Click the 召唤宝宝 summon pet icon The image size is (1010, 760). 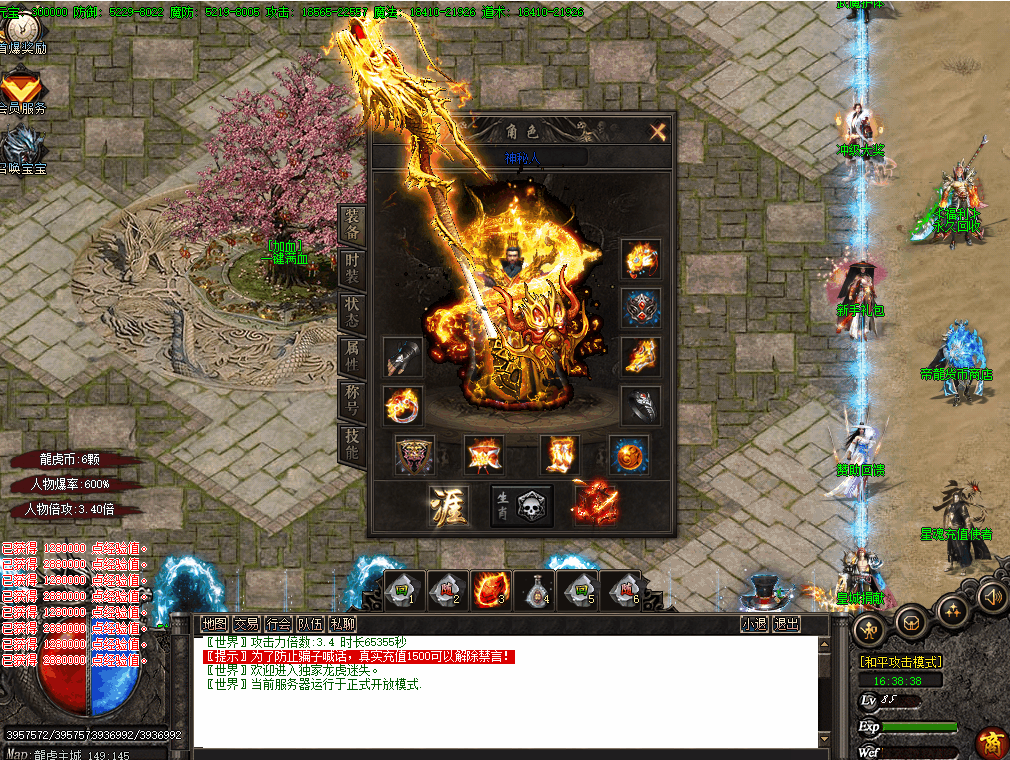22,148
